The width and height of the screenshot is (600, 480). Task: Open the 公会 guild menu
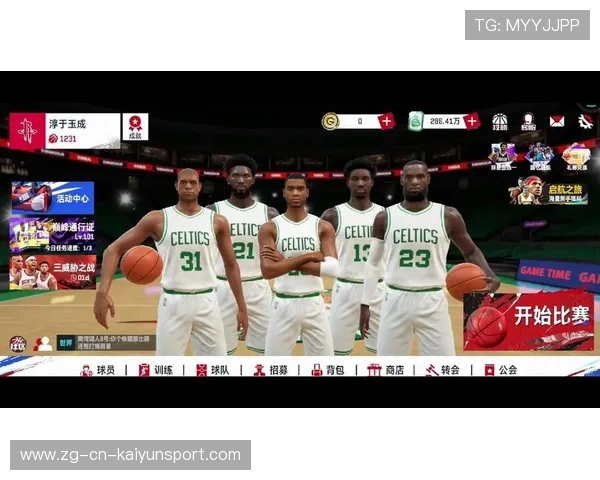501,370
